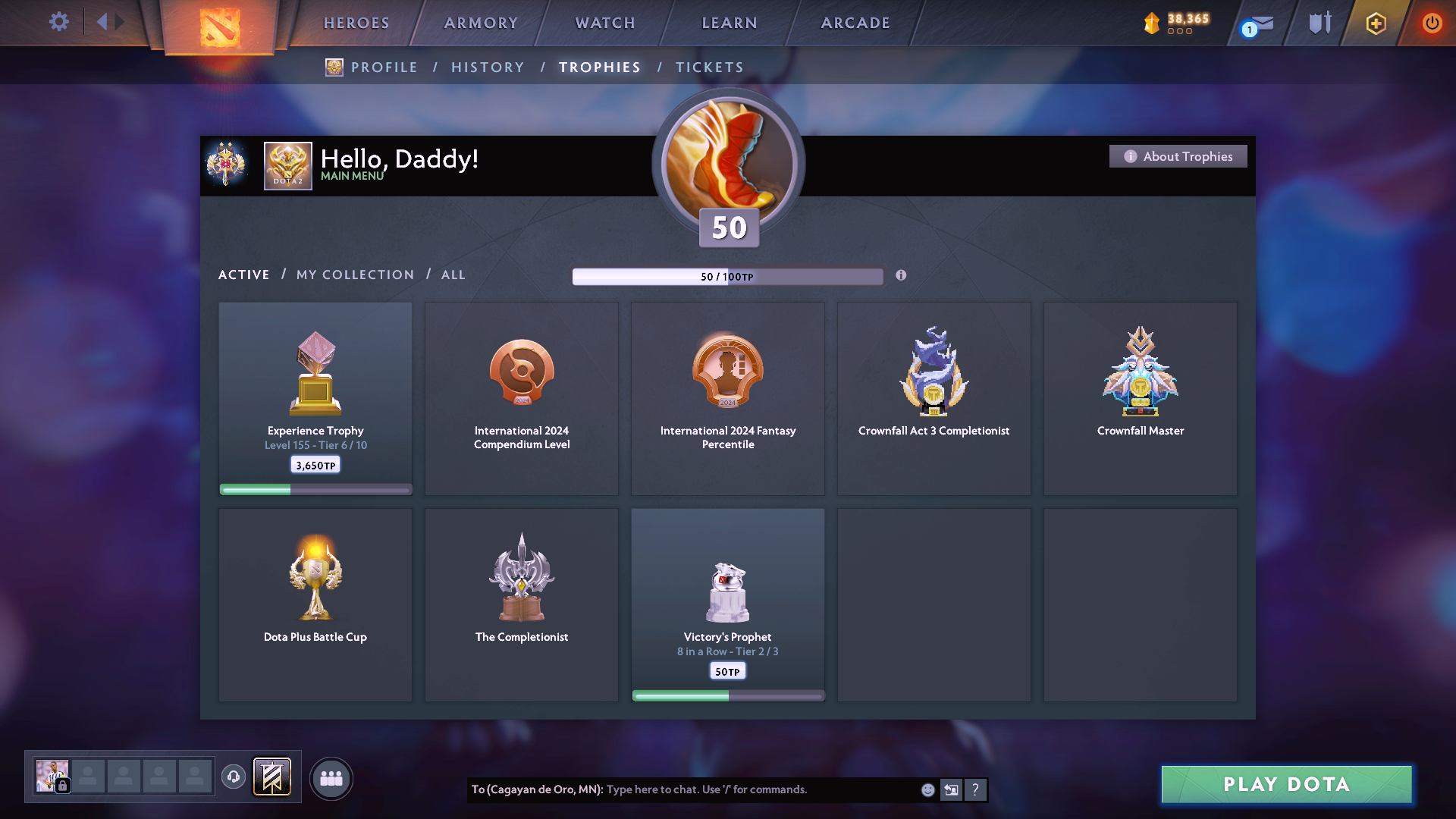Open the Dota Plus hexagon icon

[1375, 24]
